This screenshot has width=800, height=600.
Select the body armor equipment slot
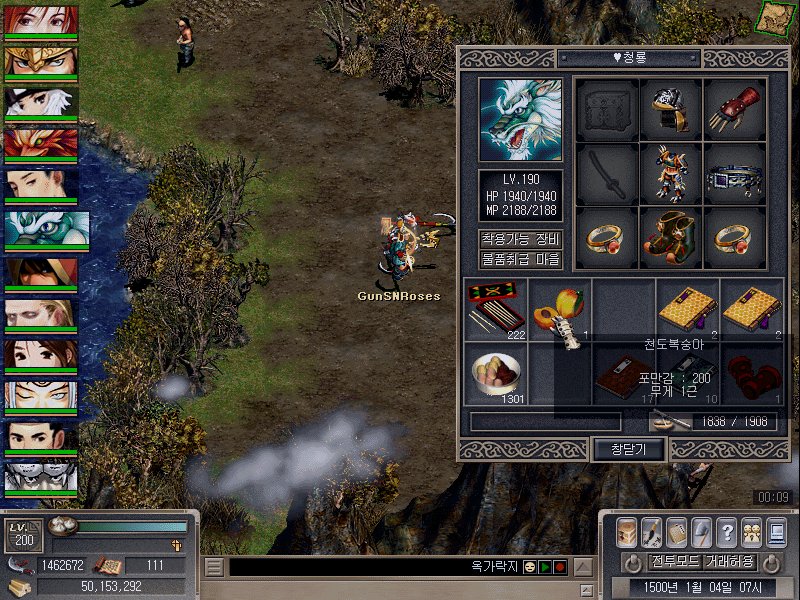point(670,174)
